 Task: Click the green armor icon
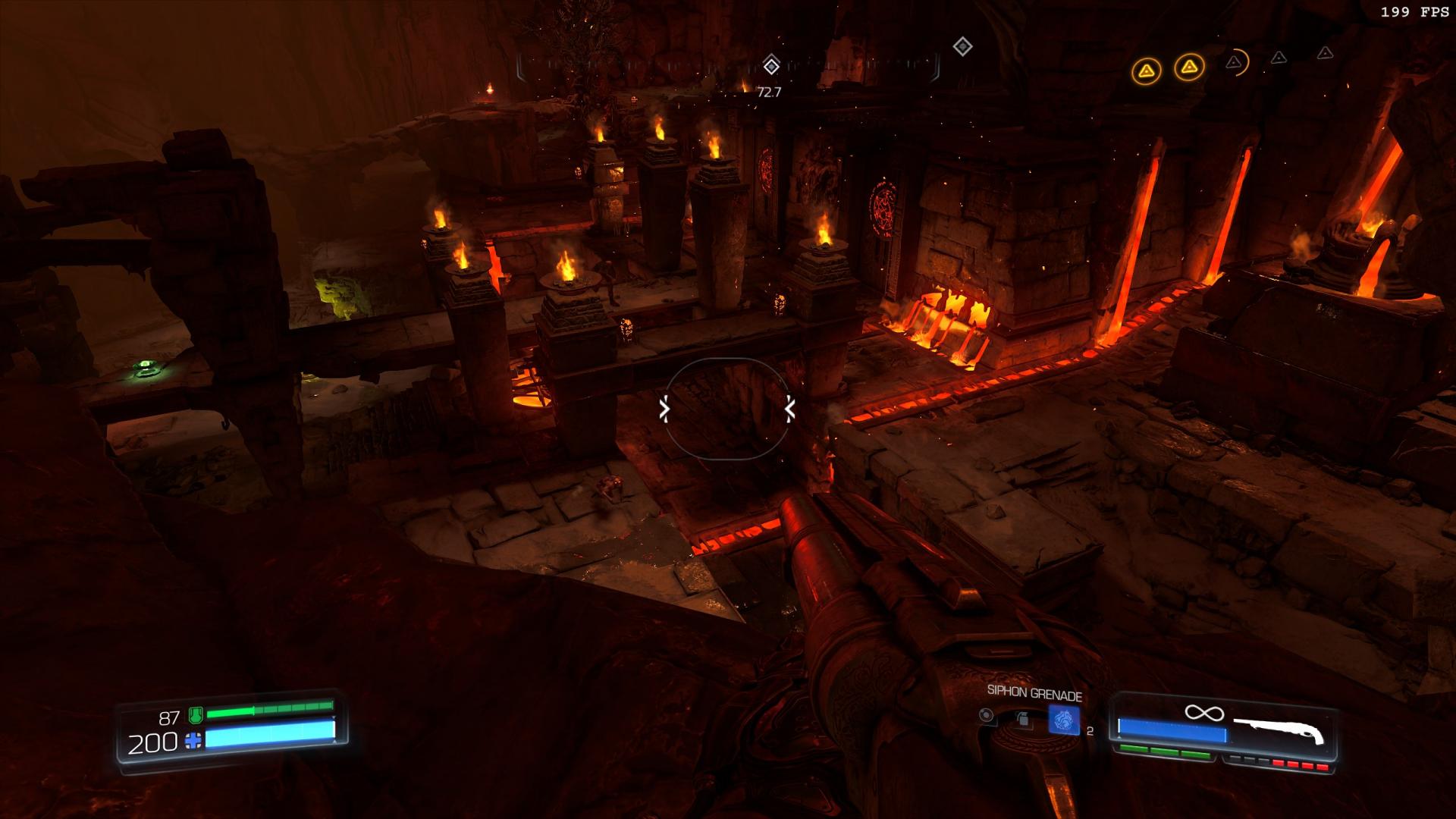coord(195,715)
